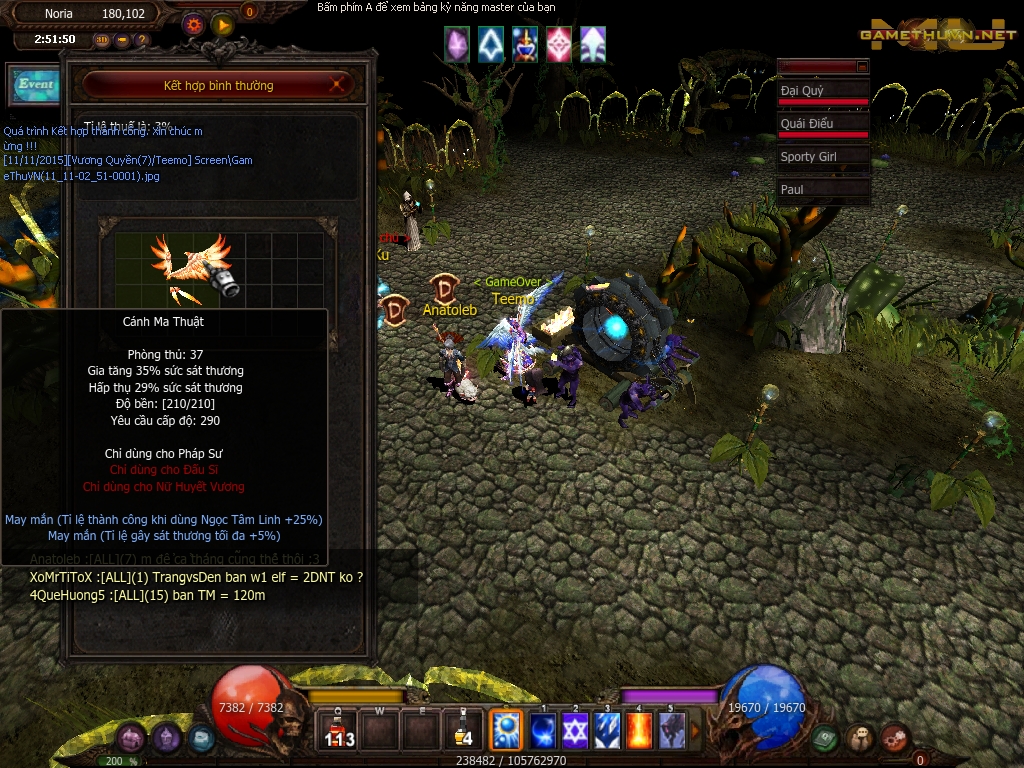
Task: Toggle the 3D minimap button
Action: coord(102,40)
